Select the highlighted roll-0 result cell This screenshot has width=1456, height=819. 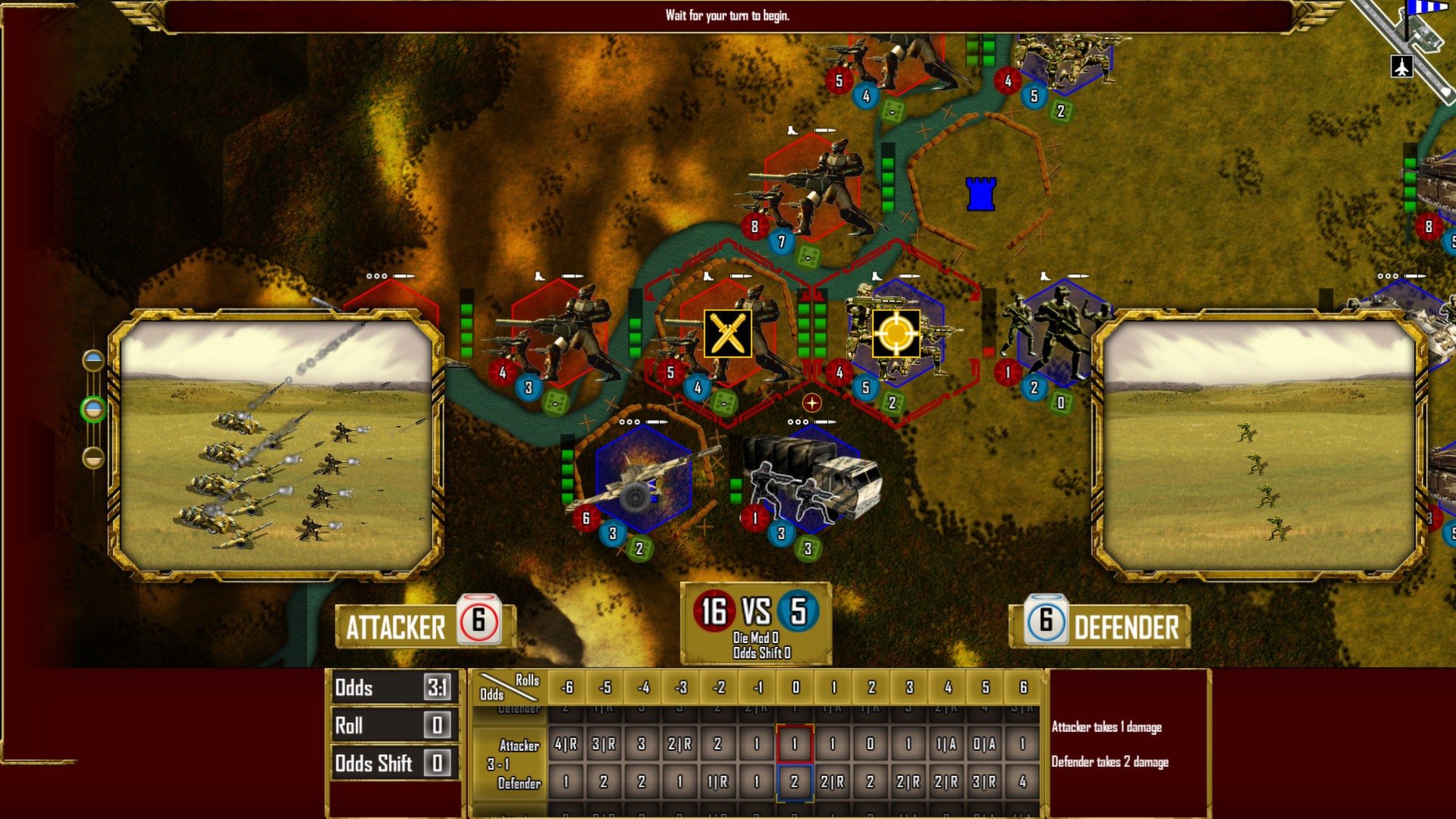tap(793, 744)
